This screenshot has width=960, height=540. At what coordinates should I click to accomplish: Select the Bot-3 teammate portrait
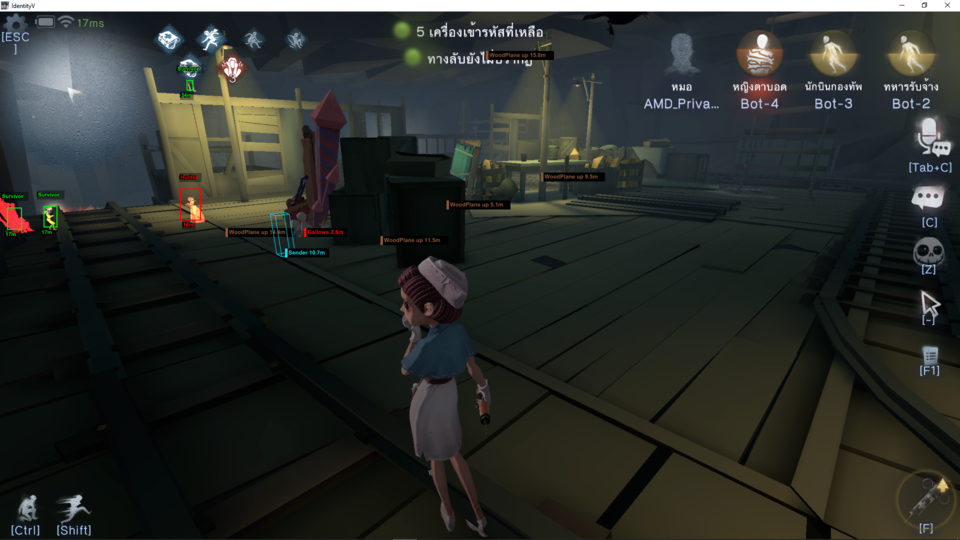[833, 54]
